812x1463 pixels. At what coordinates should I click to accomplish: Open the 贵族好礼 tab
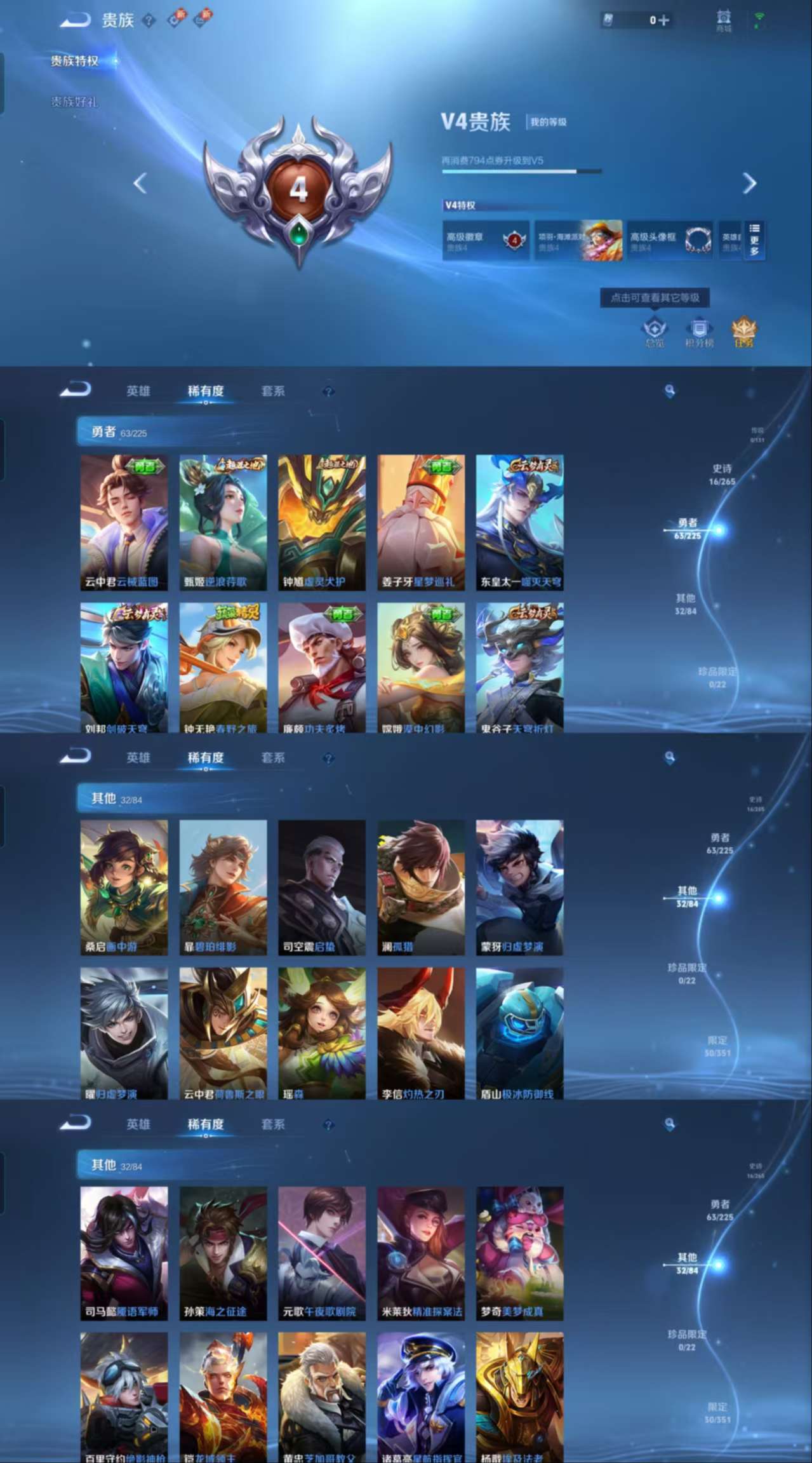[x=75, y=102]
